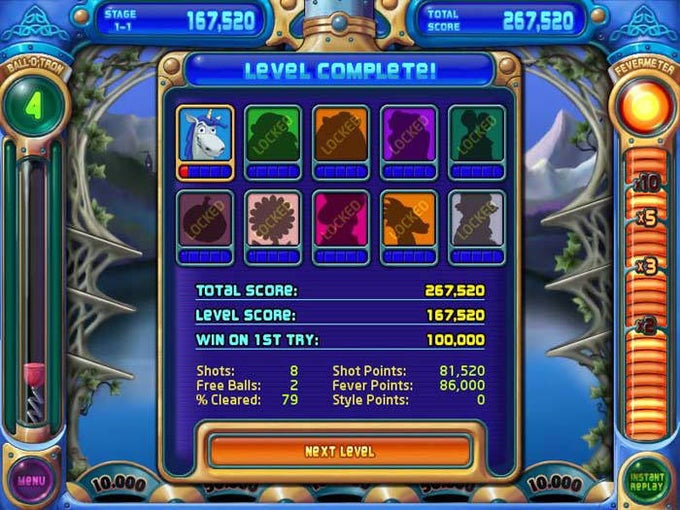Choose the locked orange character silhouette
This screenshot has width=680, height=510.
341,137
